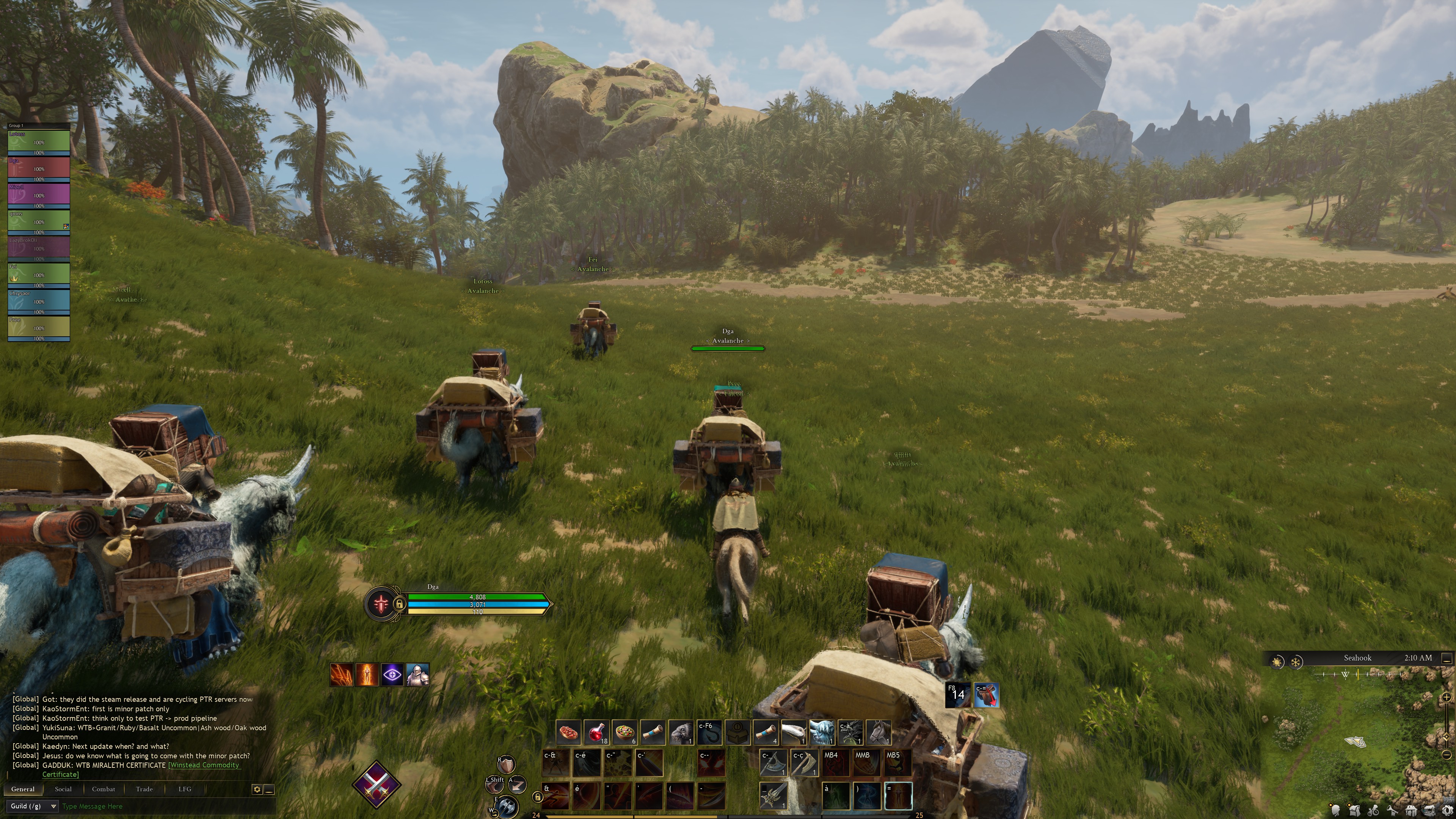Open chat settings gear icon
Viewport: 1456px width, 819px height.
tap(257, 789)
